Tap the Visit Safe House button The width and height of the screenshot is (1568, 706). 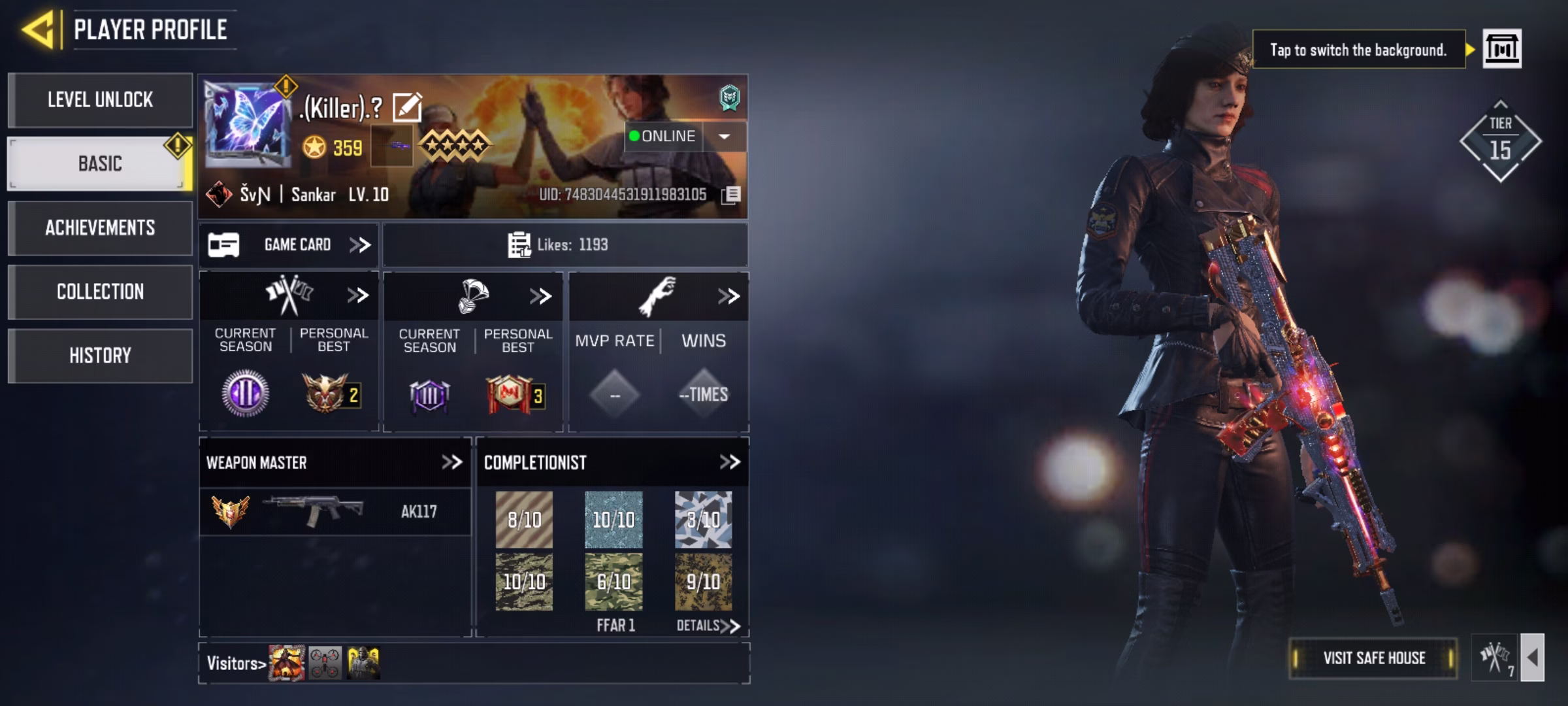tap(1373, 658)
